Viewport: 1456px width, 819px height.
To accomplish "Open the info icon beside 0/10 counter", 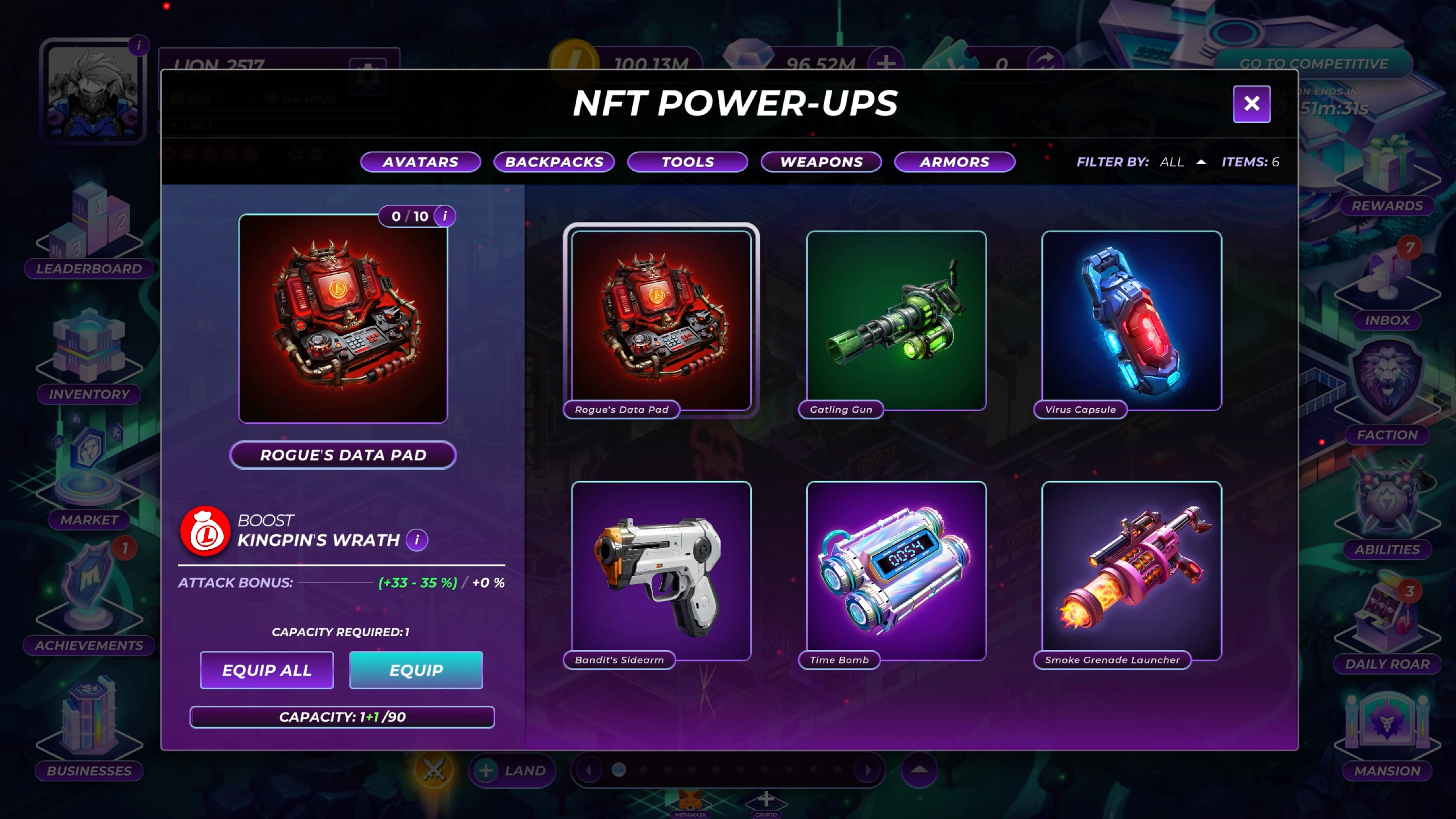I will tap(445, 216).
